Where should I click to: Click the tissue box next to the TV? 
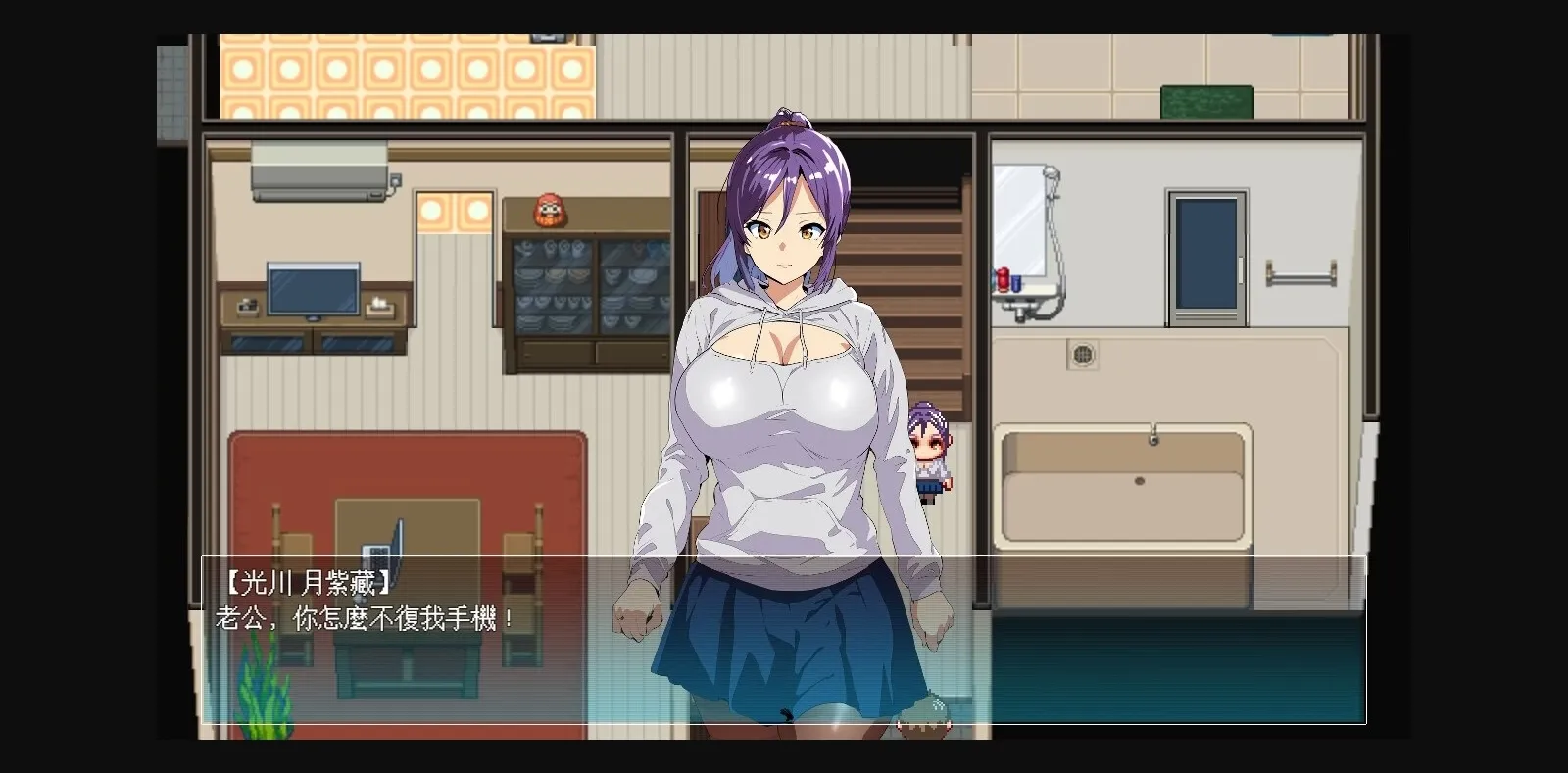(x=380, y=309)
